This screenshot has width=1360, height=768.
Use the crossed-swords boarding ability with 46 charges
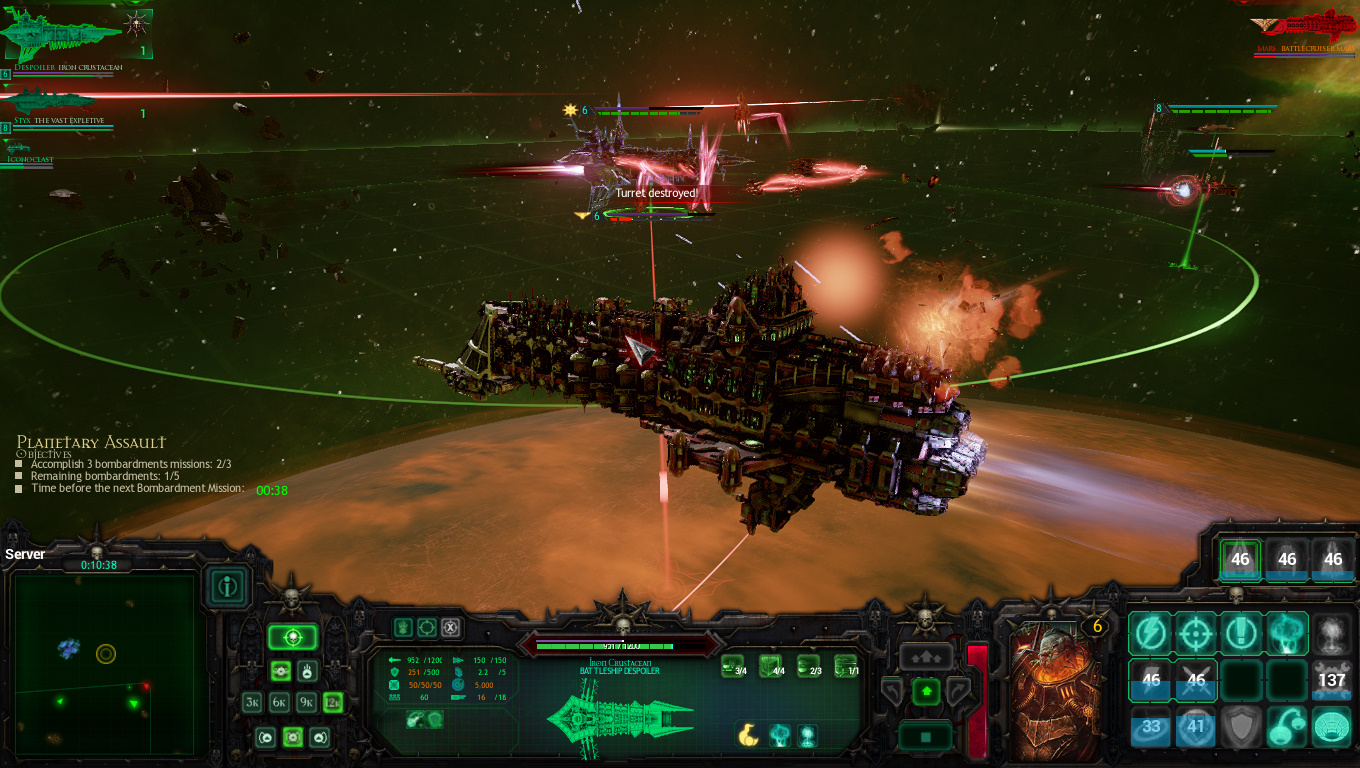coord(1196,680)
